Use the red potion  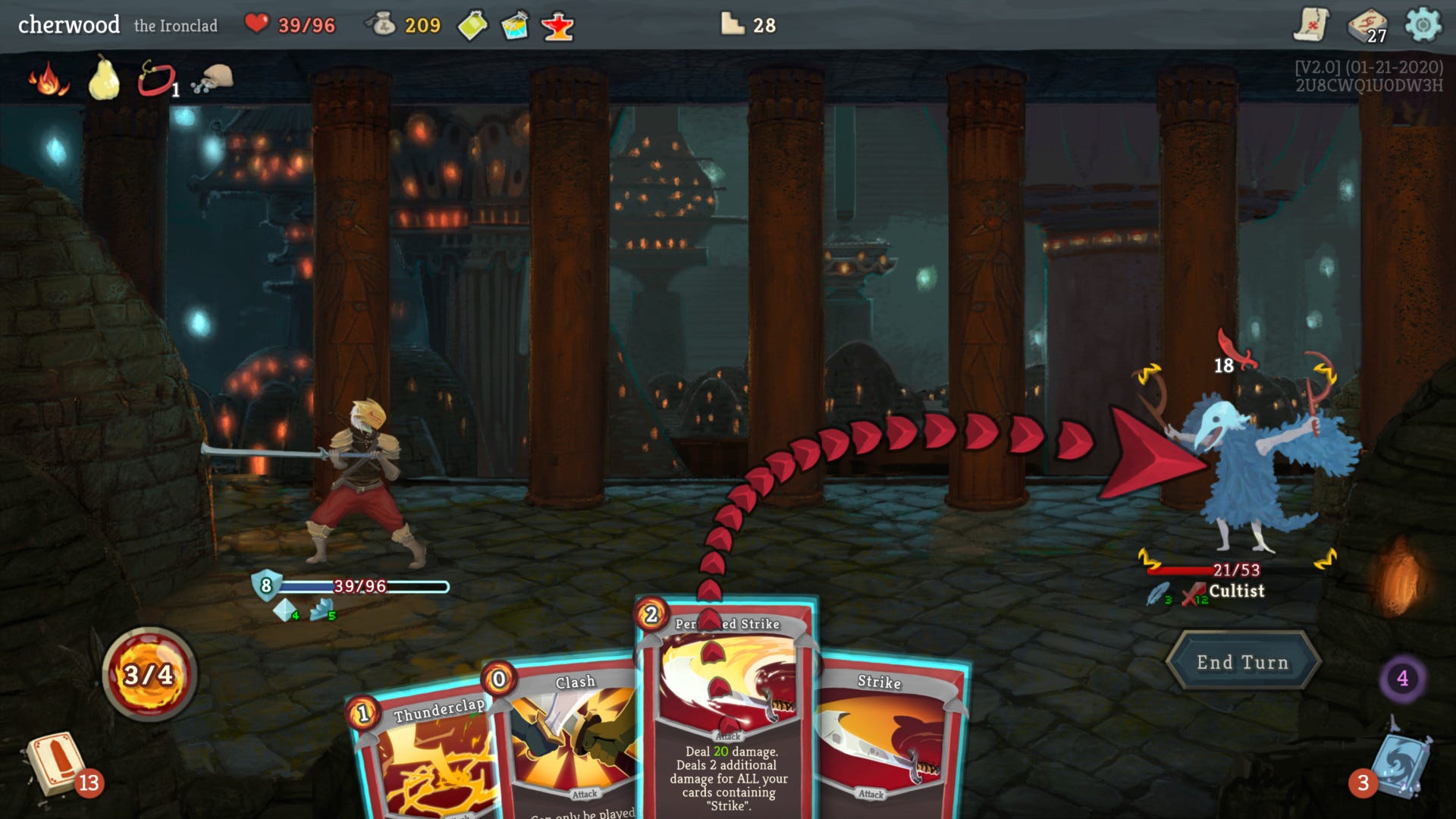557,27
